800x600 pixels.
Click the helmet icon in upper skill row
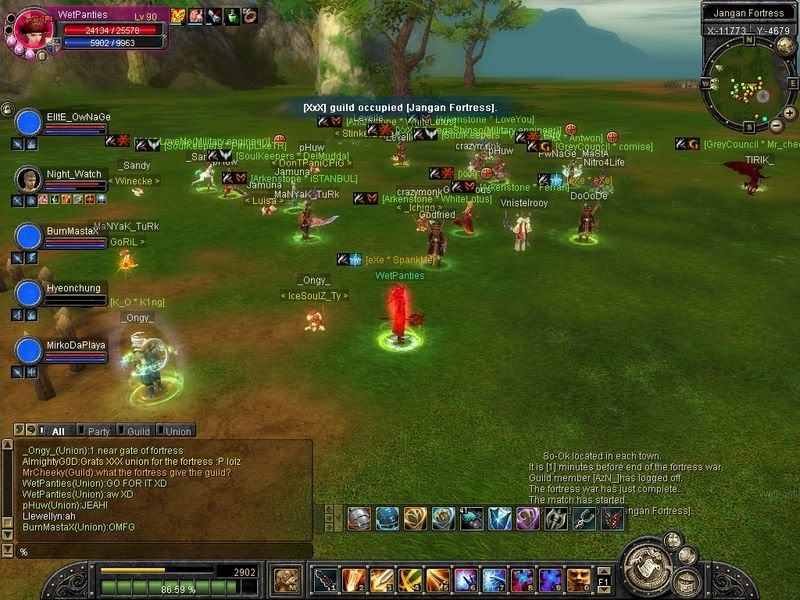pos(359,518)
